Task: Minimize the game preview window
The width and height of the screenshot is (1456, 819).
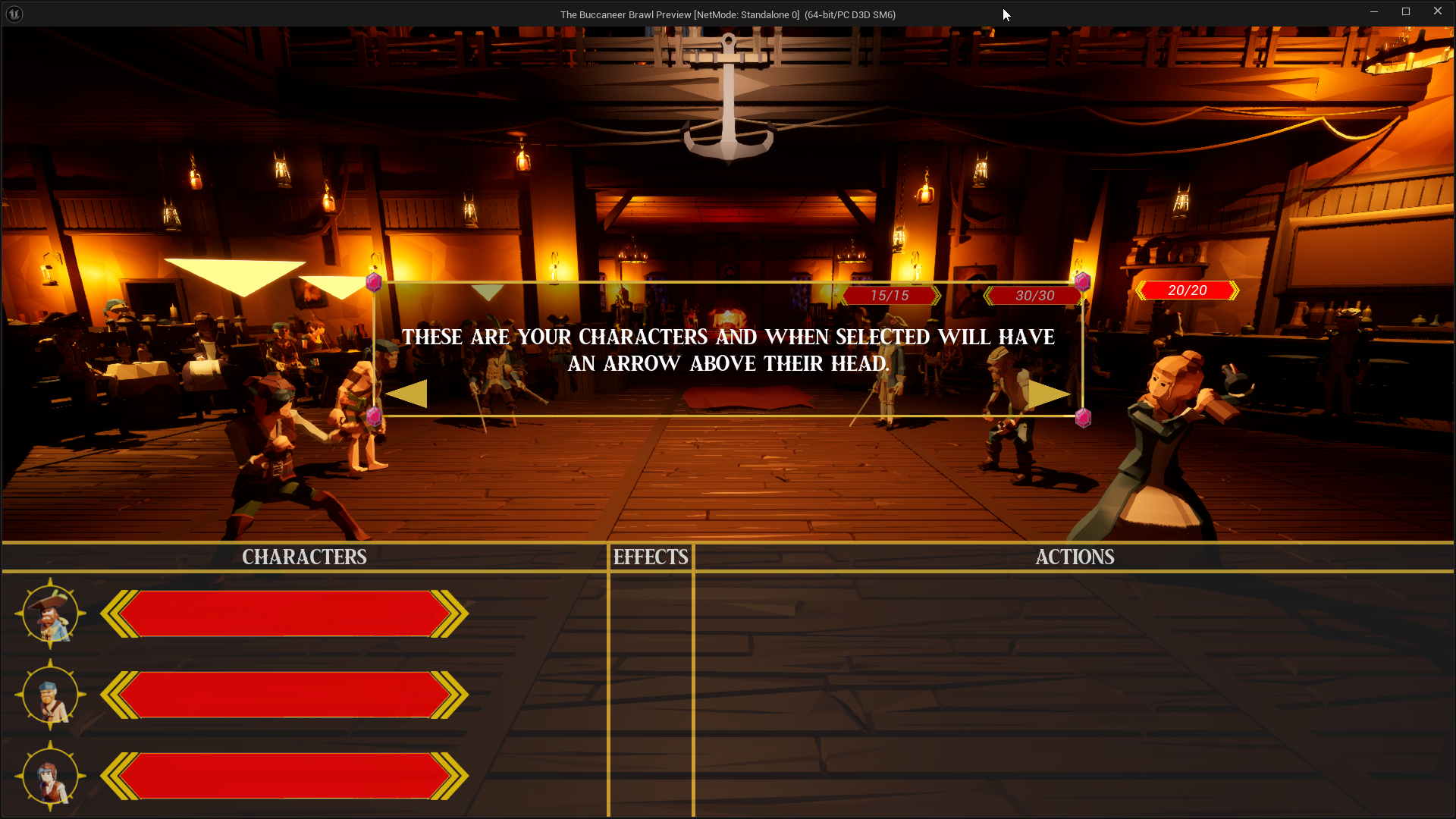Action: (1373, 11)
